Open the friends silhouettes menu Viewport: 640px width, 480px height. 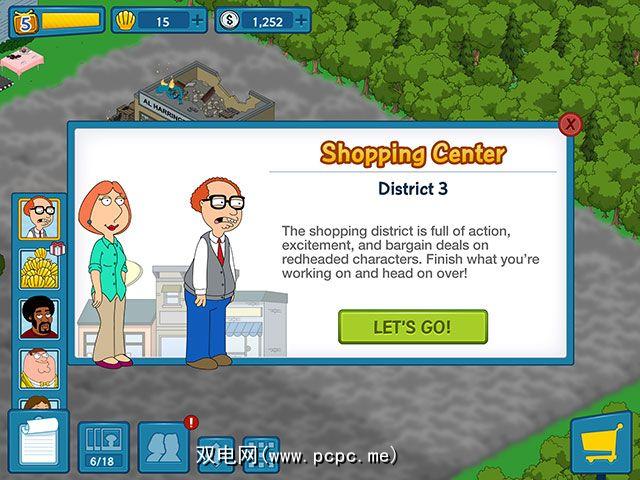[x=163, y=445]
